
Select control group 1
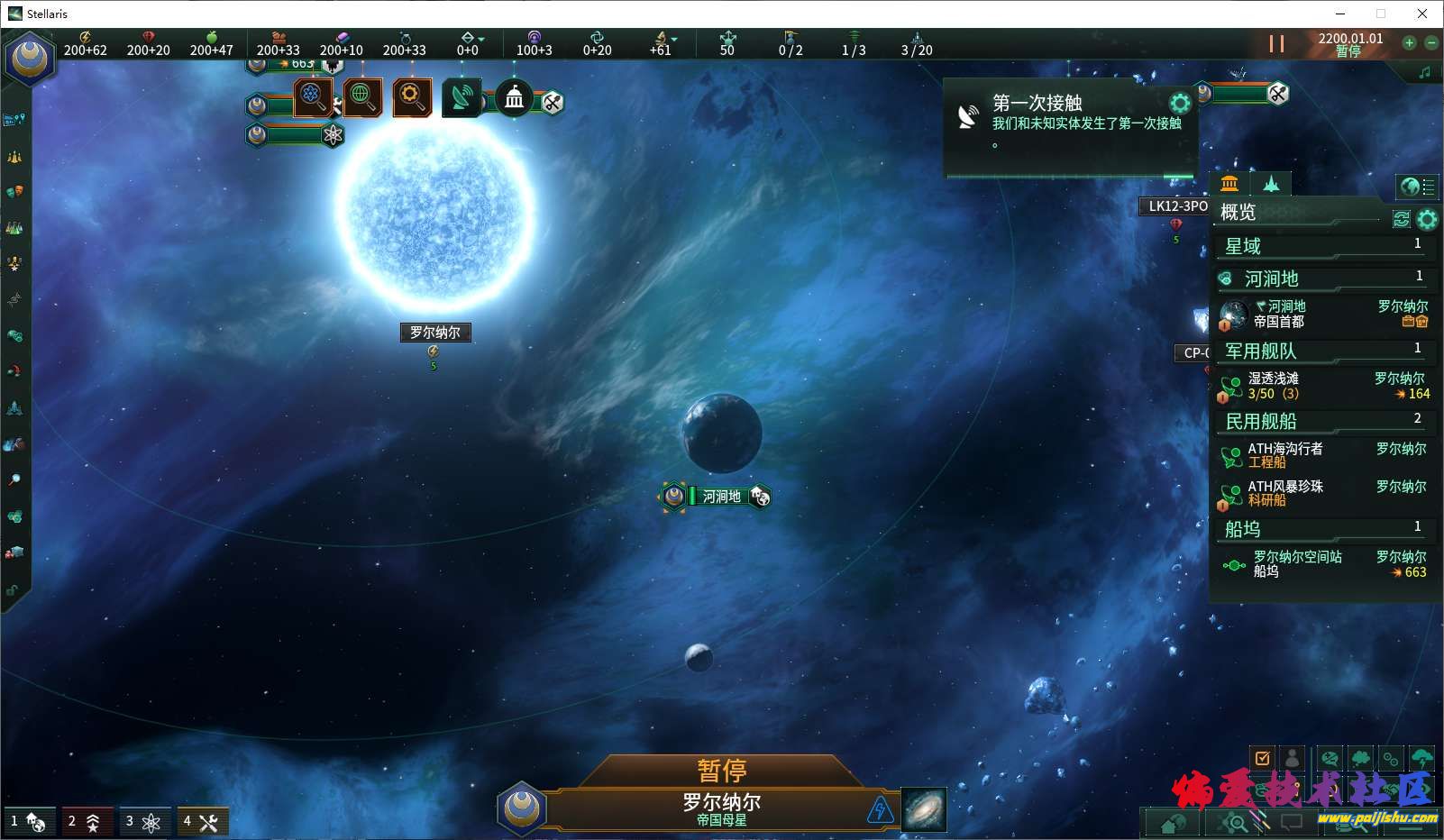[27, 821]
